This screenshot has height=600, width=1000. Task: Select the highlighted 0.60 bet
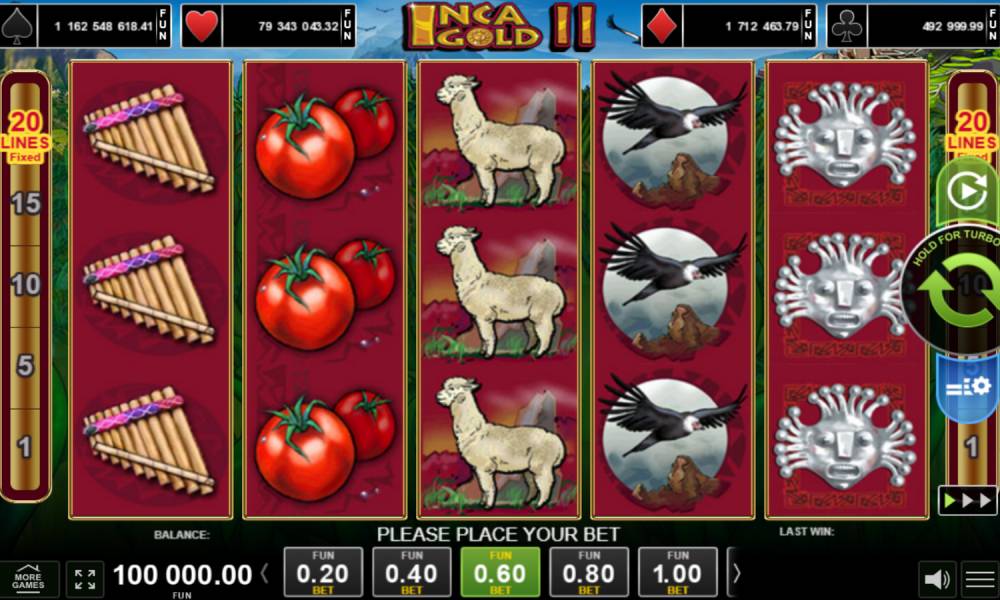[x=499, y=573]
